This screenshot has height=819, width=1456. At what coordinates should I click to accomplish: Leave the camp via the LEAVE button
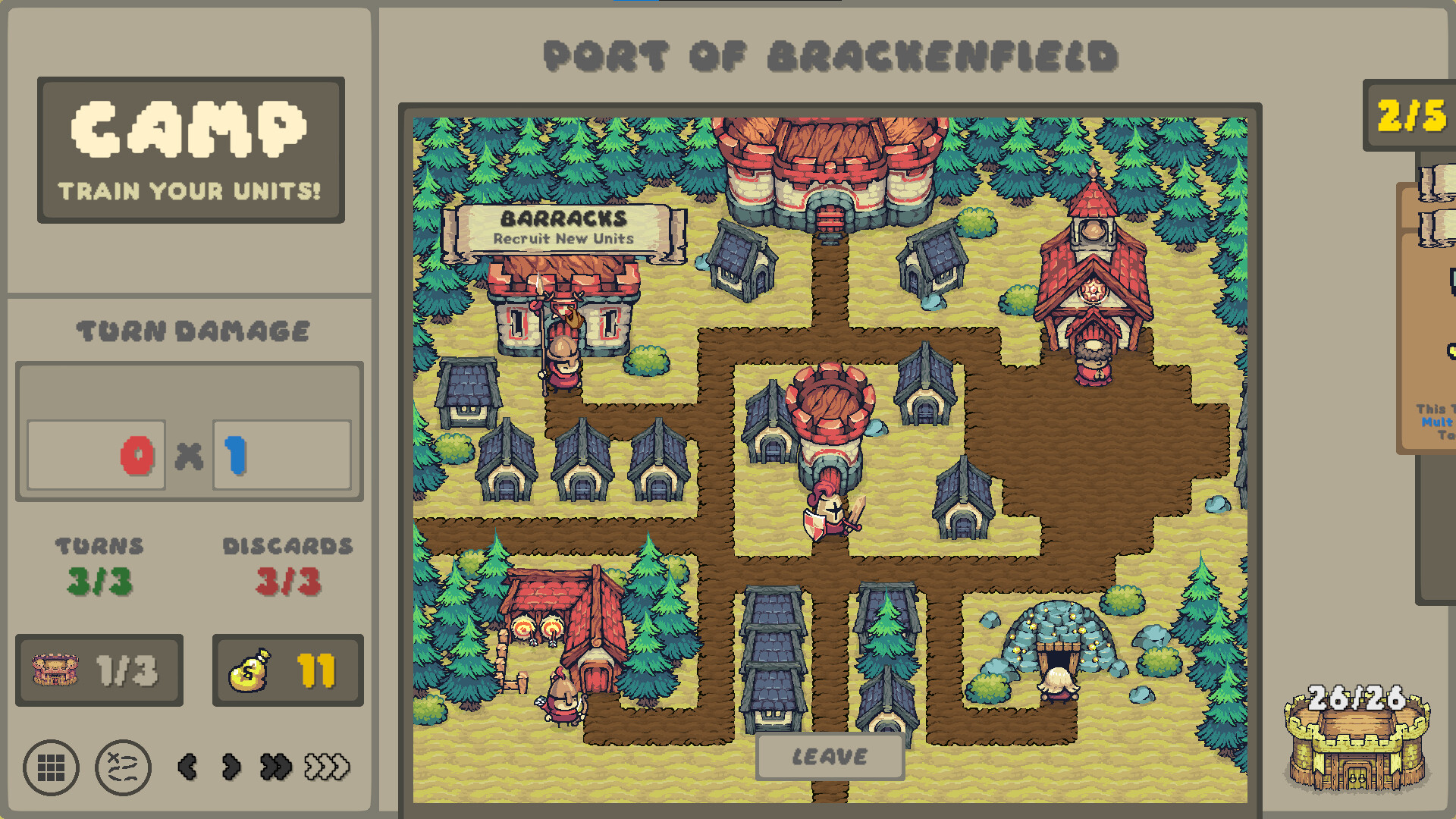click(x=830, y=756)
